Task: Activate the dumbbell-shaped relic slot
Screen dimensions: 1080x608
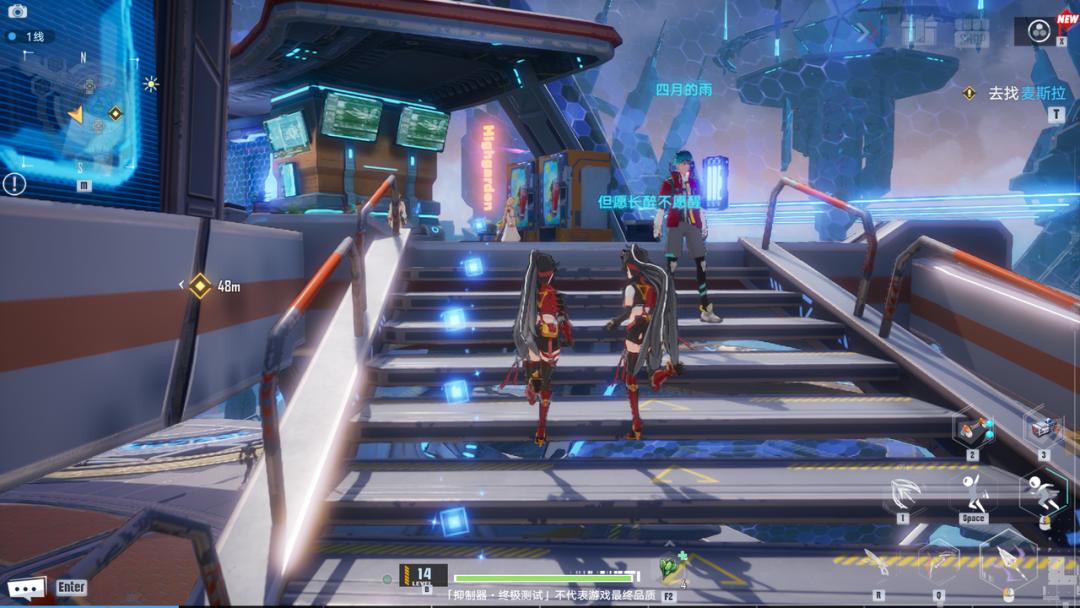Action: (972, 432)
